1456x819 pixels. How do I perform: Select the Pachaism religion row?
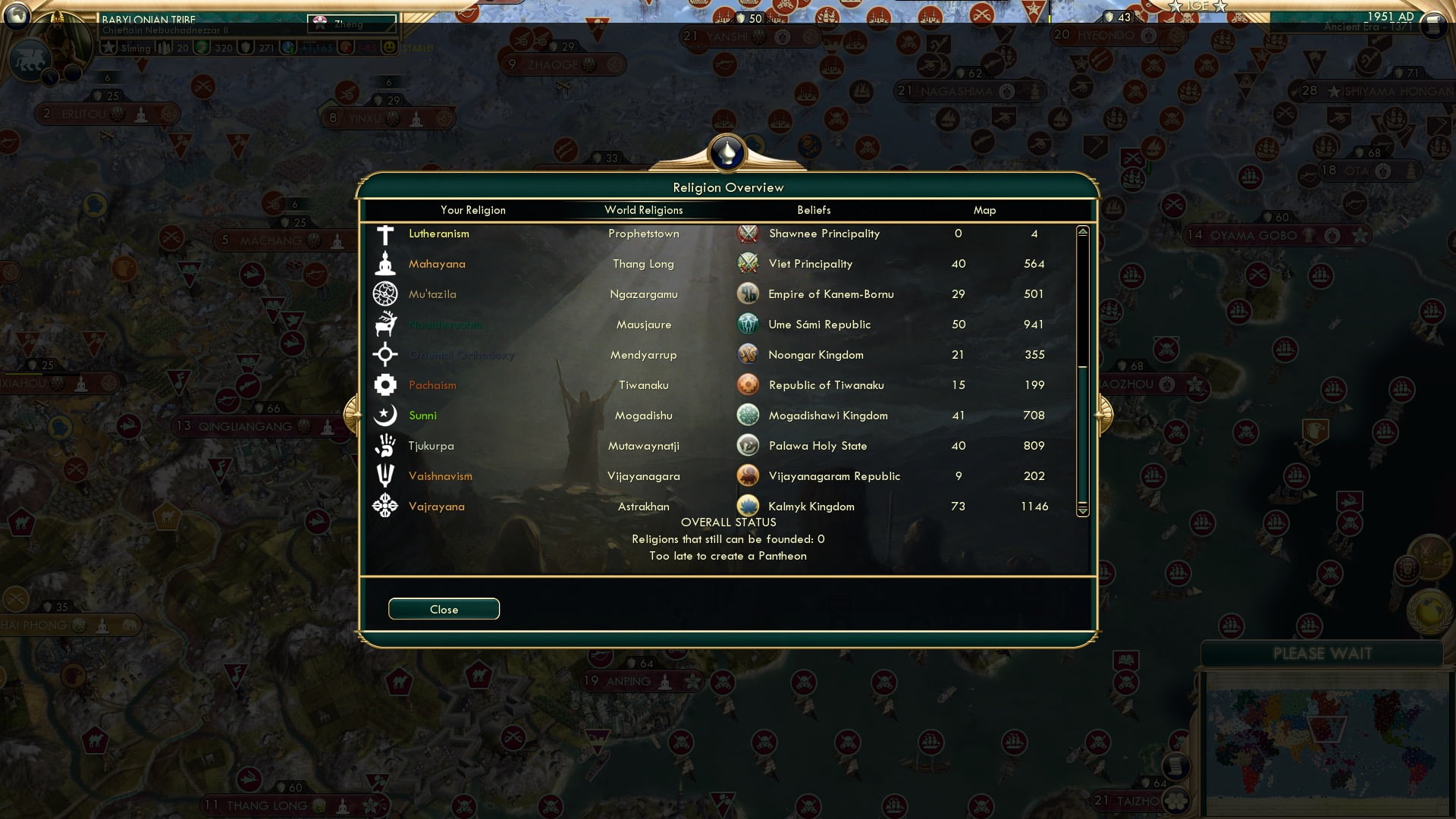[x=432, y=385]
